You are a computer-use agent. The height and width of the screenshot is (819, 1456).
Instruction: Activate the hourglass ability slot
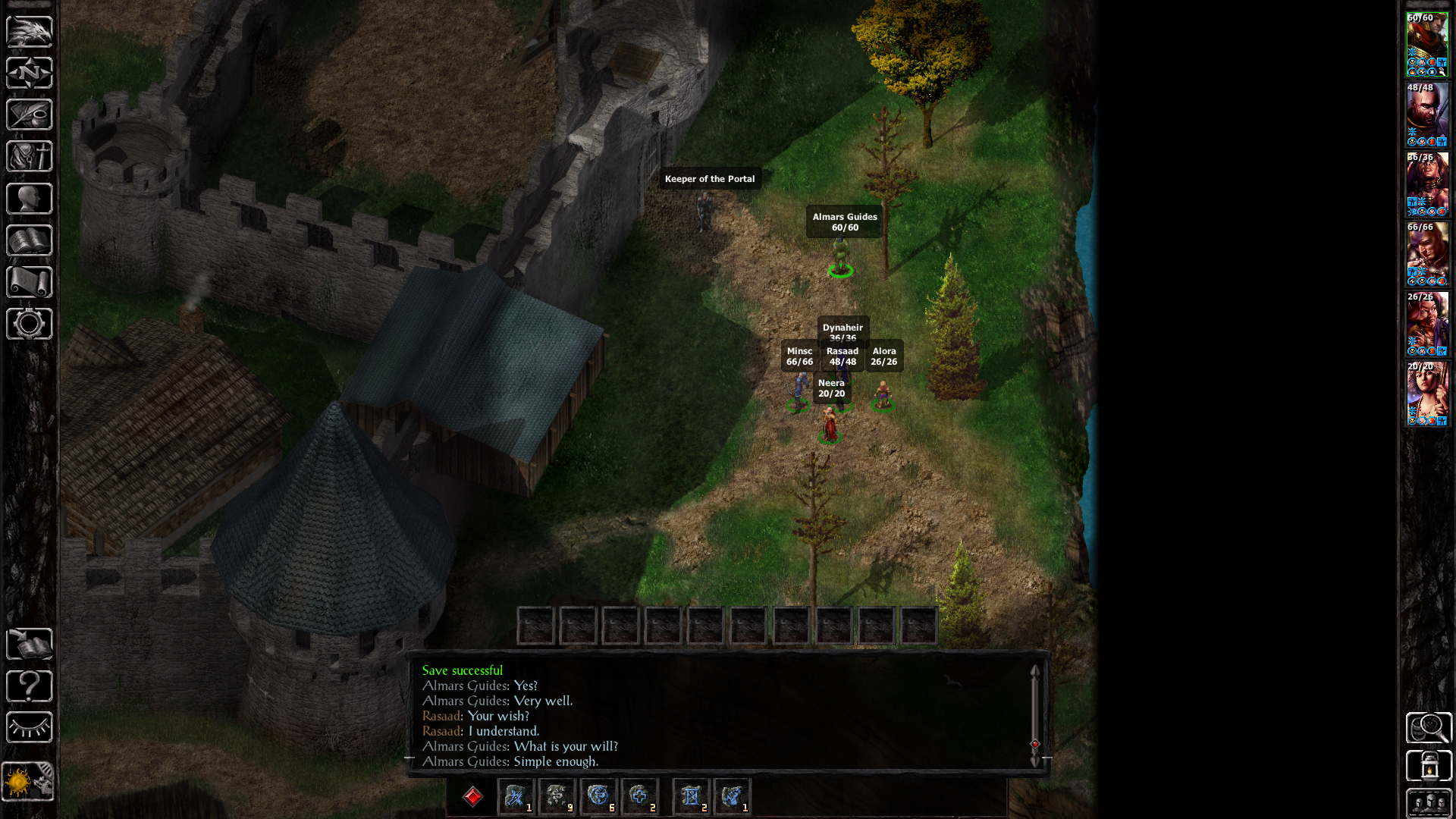(691, 796)
